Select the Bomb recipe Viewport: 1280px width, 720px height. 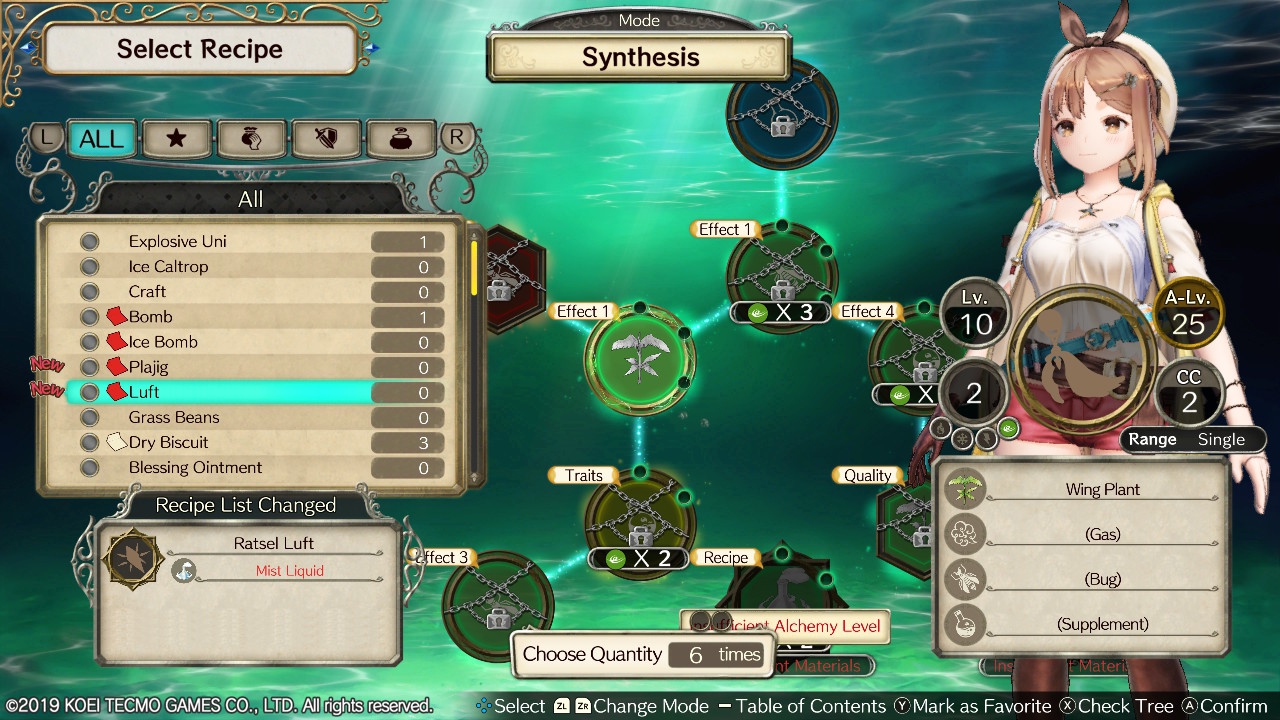(251, 317)
